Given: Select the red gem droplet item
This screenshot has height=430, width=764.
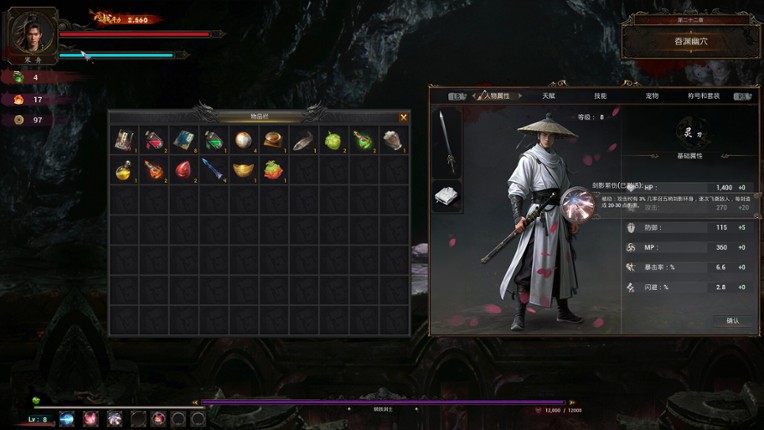Looking at the screenshot, I should tap(183, 170).
